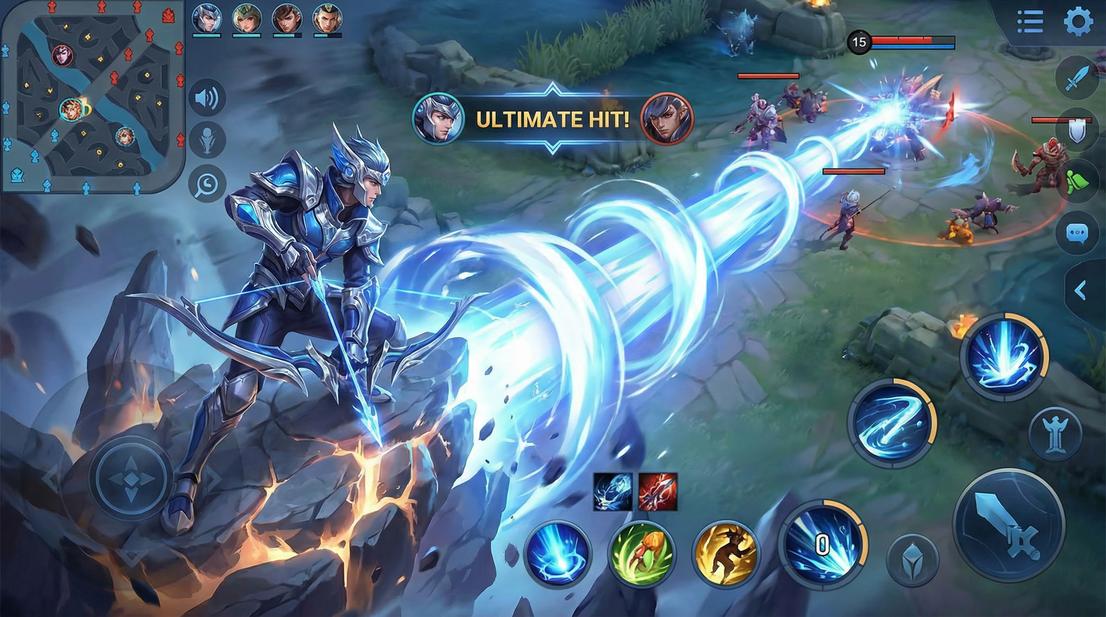The height and width of the screenshot is (617, 1106).
Task: Activate the green claw spell
Action: pos(641,553)
